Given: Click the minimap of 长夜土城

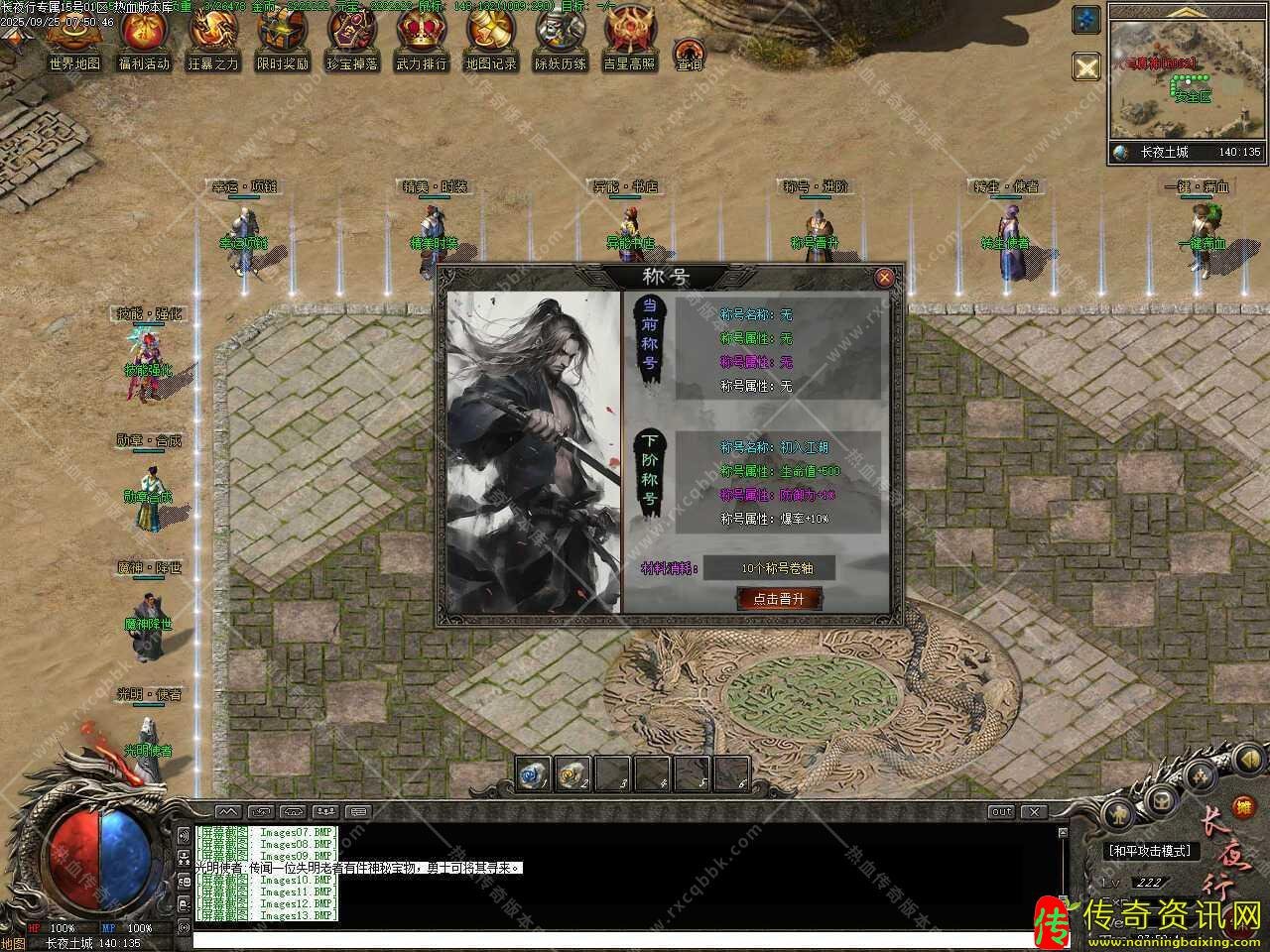Looking at the screenshot, I should point(1187,79).
